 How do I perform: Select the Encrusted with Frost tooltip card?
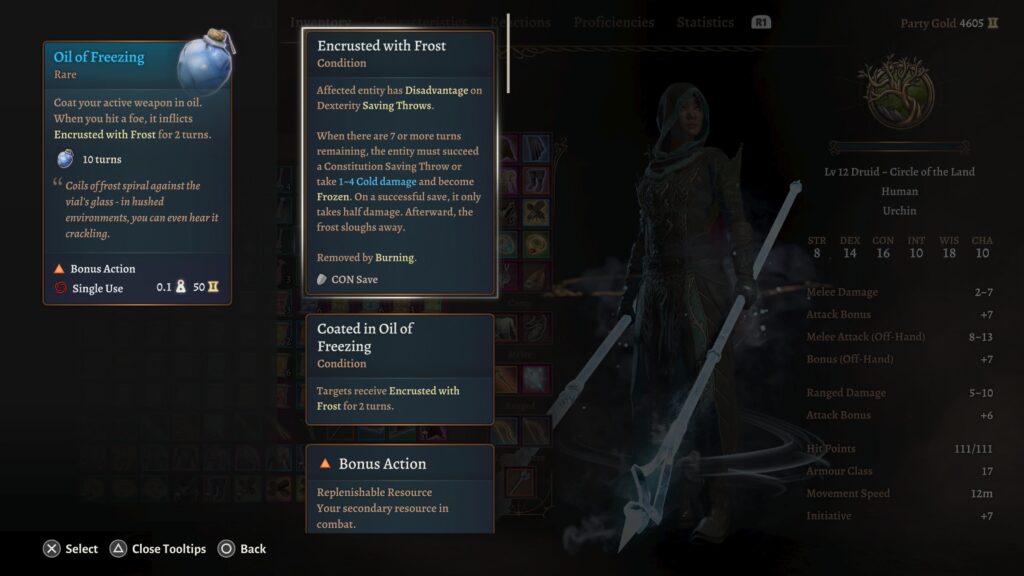click(x=400, y=163)
